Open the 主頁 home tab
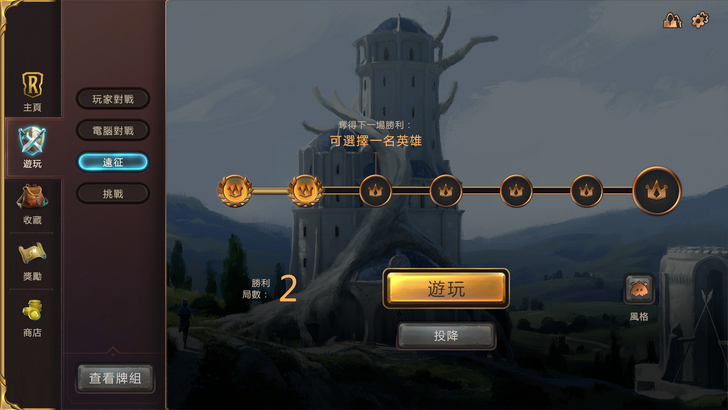The image size is (728, 410). point(32,90)
